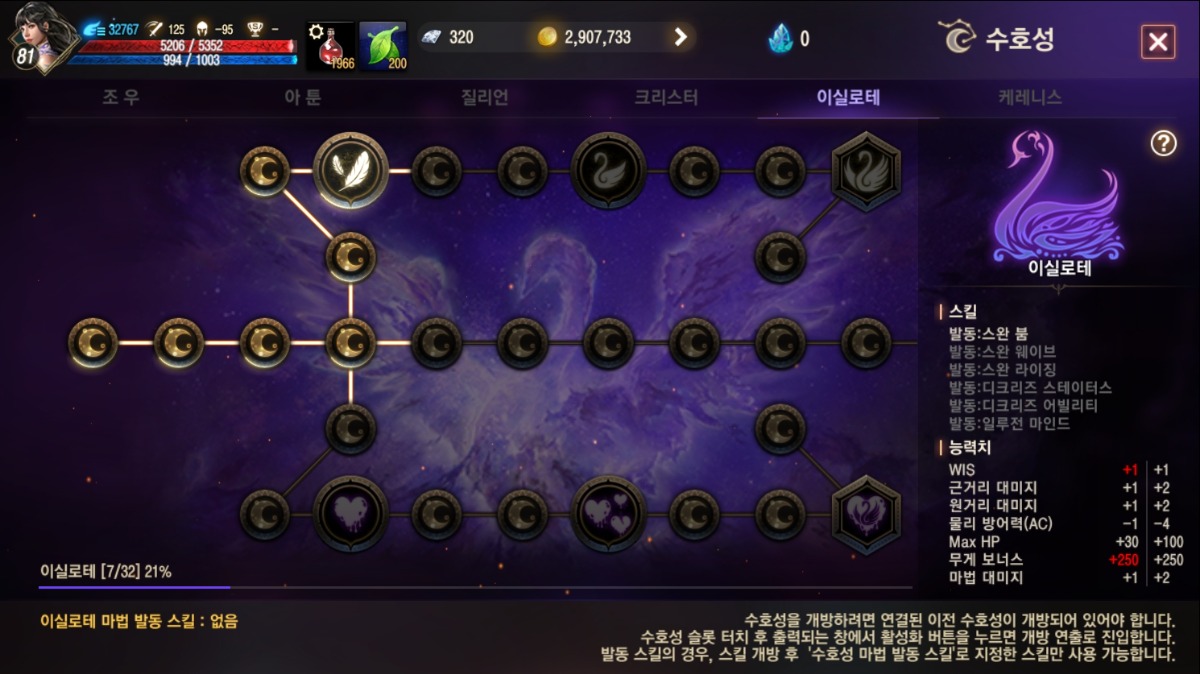Select the 이실로테 tab

[x=848, y=98]
